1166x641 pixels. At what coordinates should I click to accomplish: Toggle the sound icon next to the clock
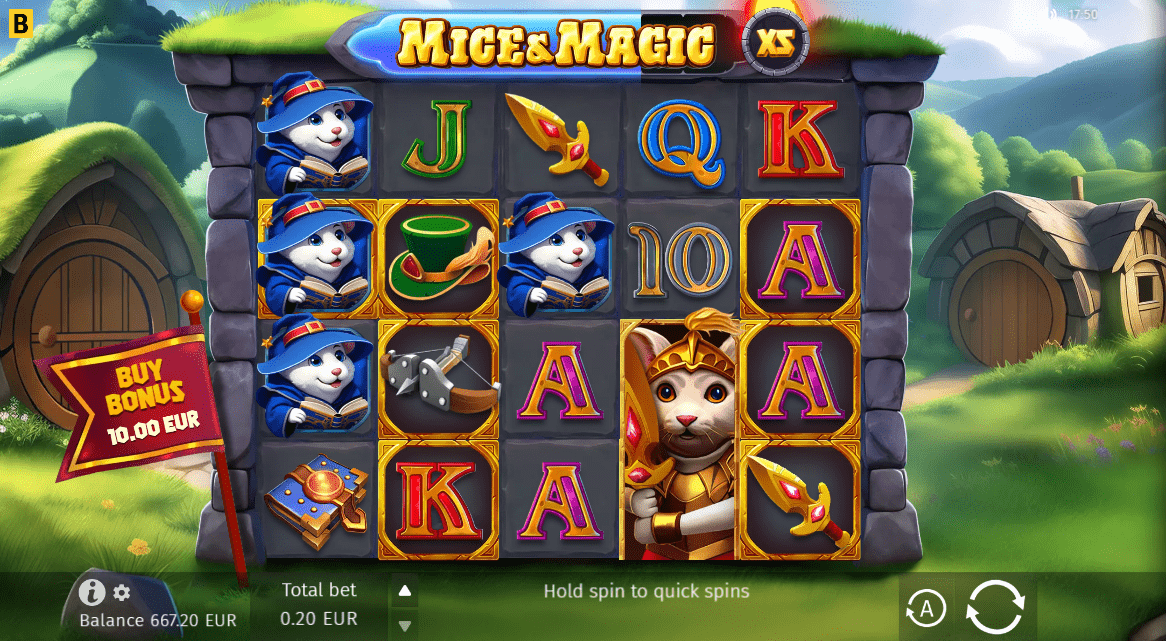point(1052,14)
